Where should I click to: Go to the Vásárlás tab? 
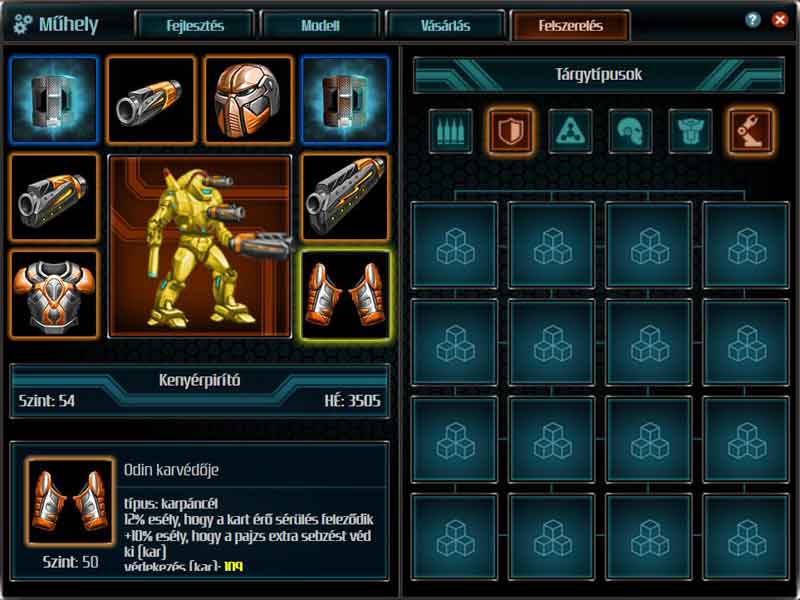445,26
